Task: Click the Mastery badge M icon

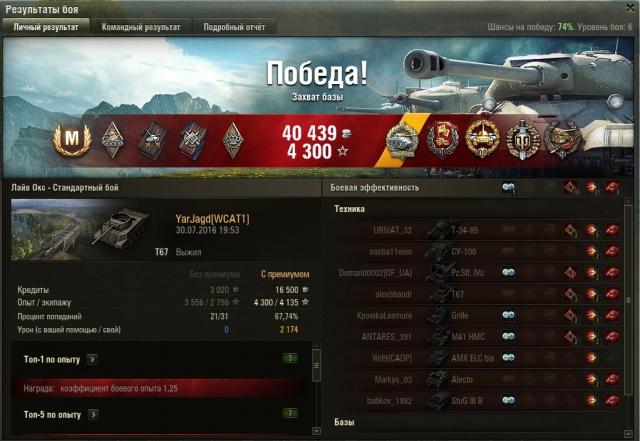Action: [x=71, y=137]
